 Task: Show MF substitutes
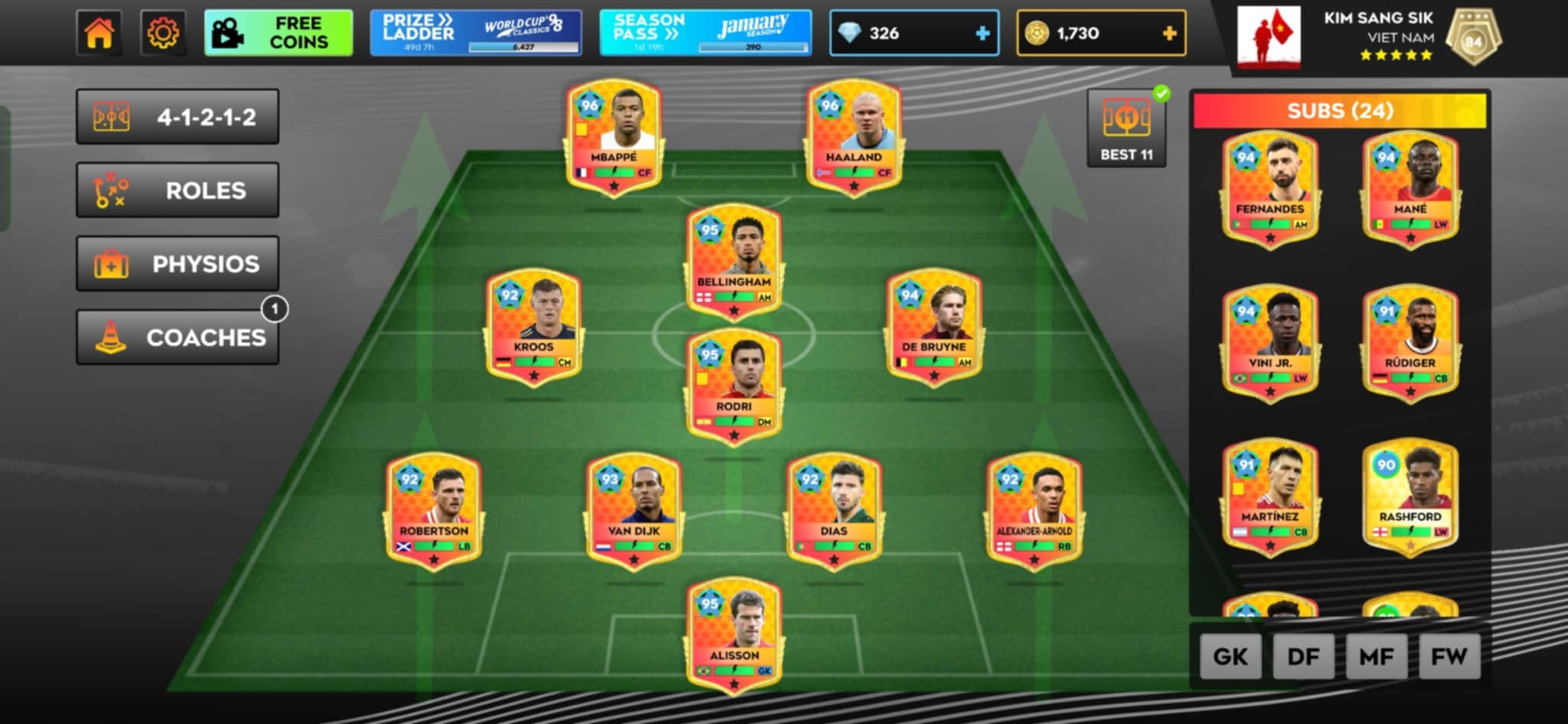click(x=1376, y=657)
